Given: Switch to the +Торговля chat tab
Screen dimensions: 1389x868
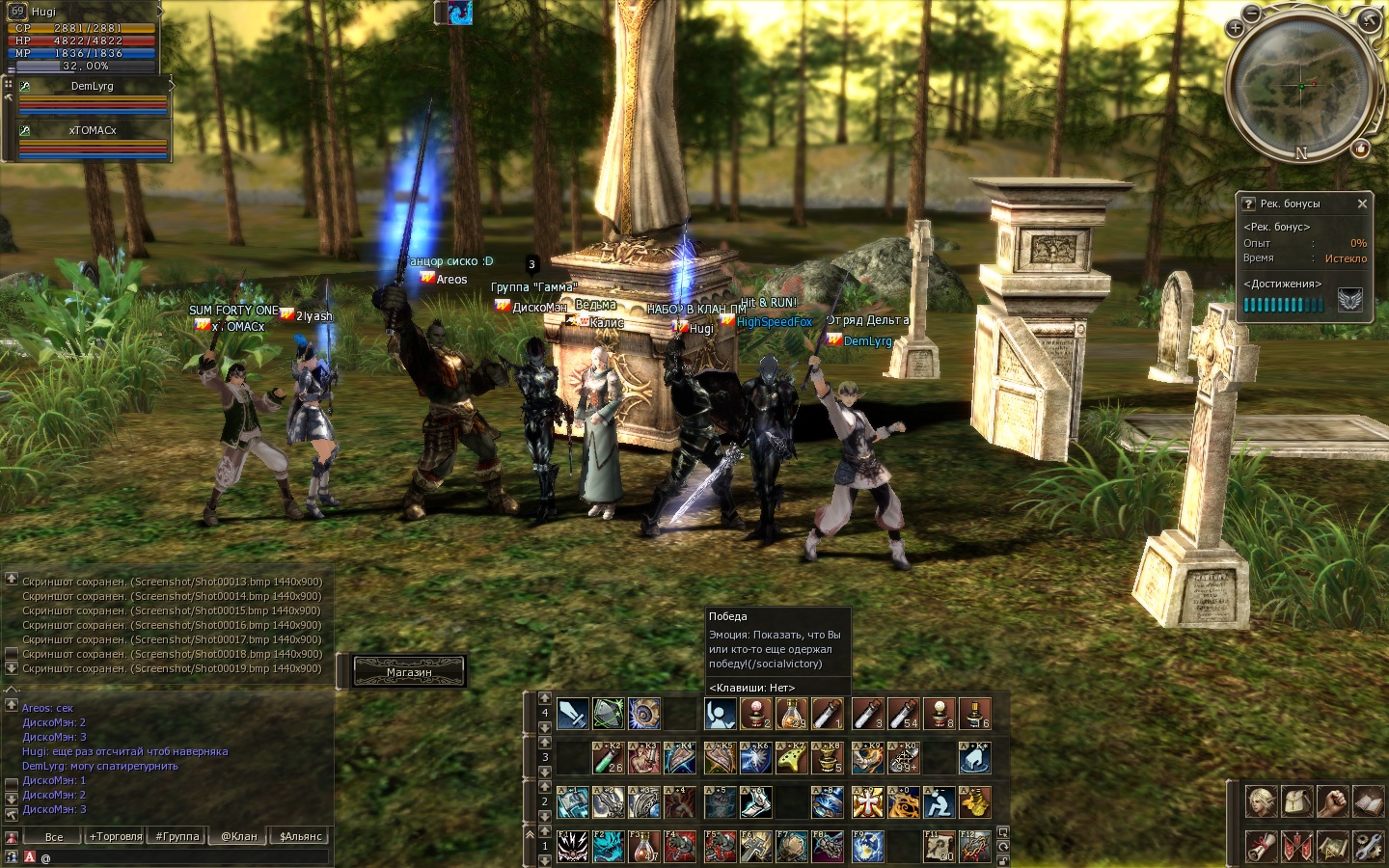Looking at the screenshot, I should point(116,836).
